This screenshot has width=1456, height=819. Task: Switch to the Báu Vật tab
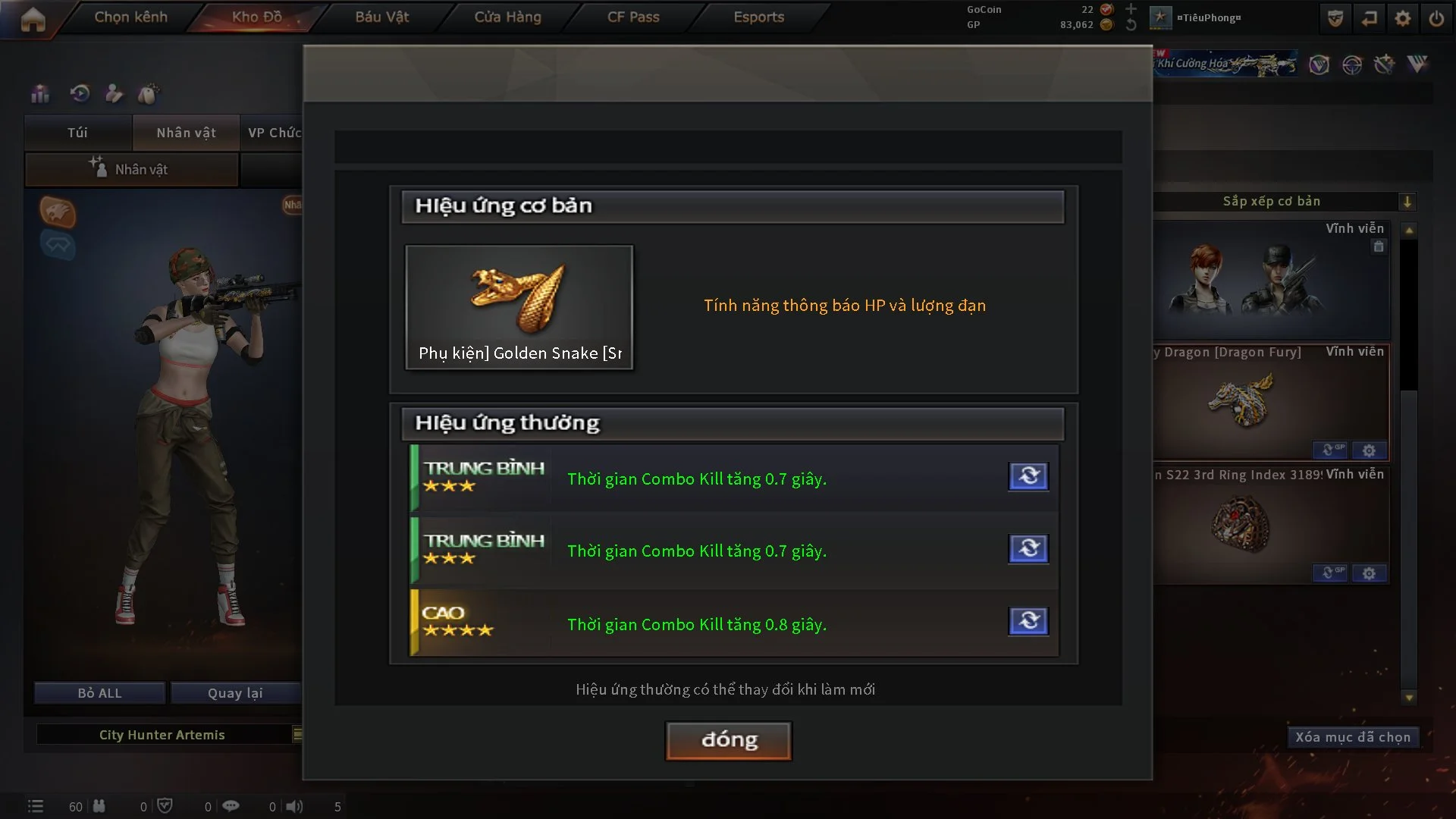pyautogui.click(x=381, y=17)
